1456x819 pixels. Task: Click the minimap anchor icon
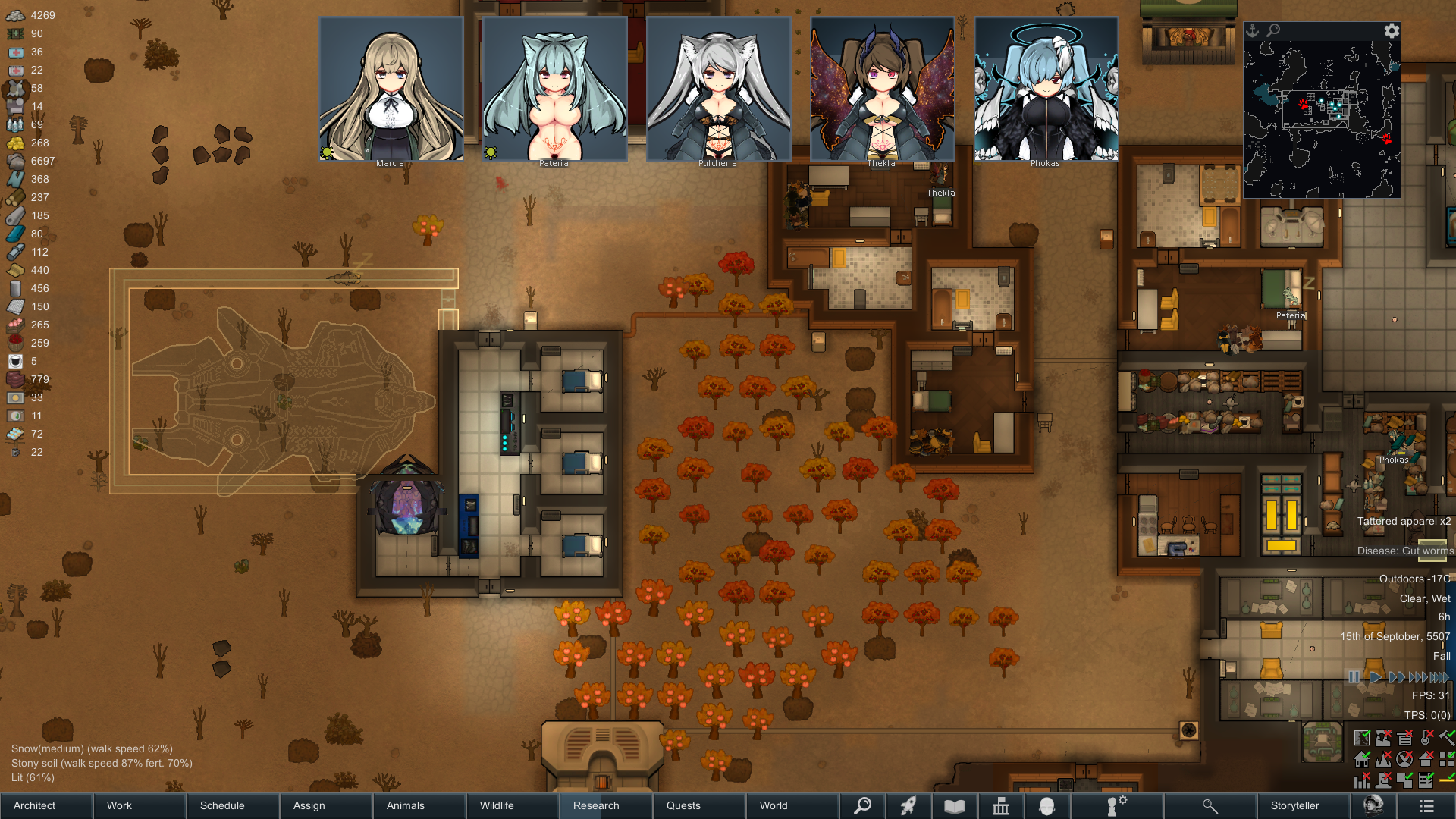click(1253, 30)
